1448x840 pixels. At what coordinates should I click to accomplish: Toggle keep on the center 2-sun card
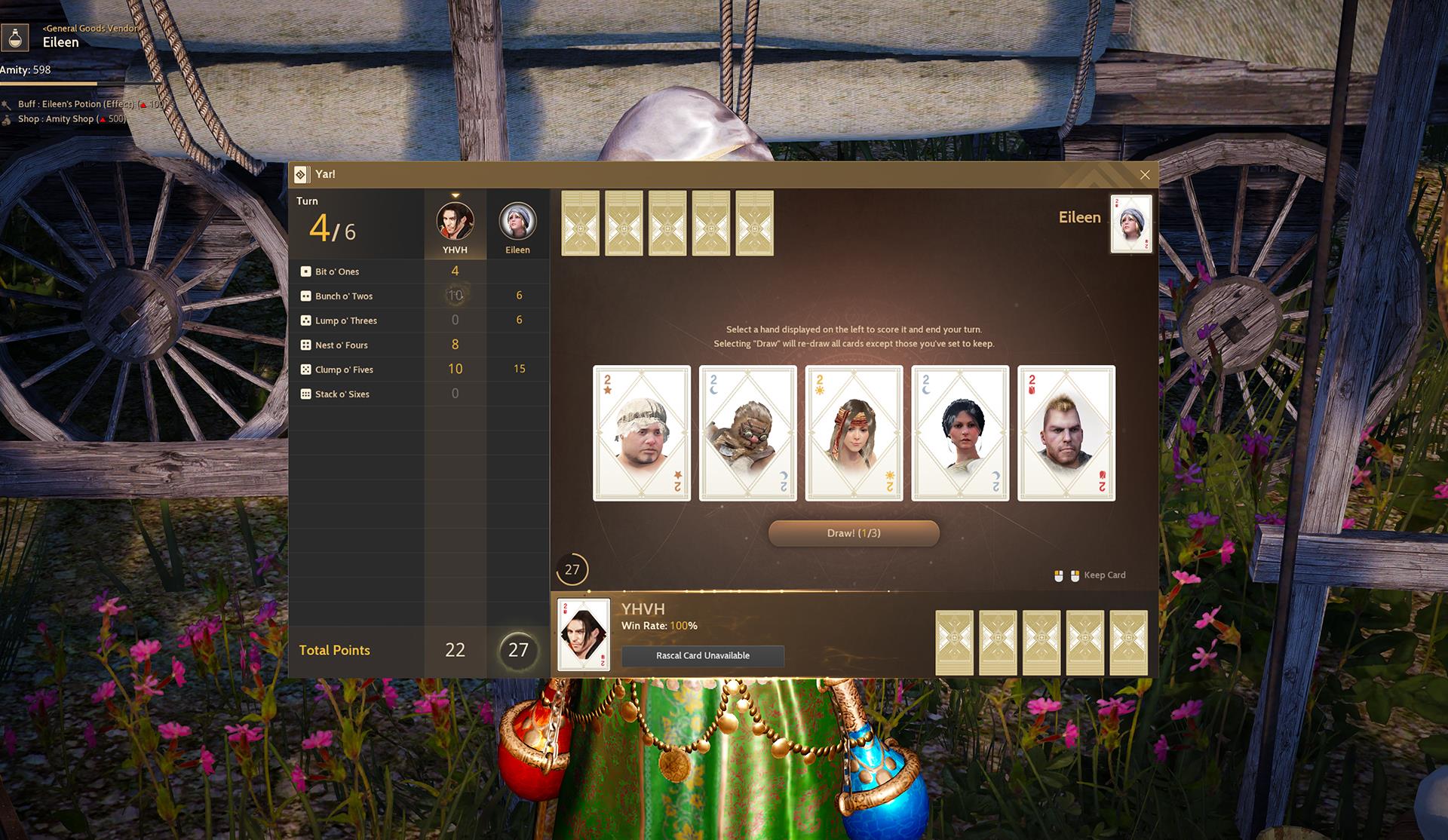(854, 432)
